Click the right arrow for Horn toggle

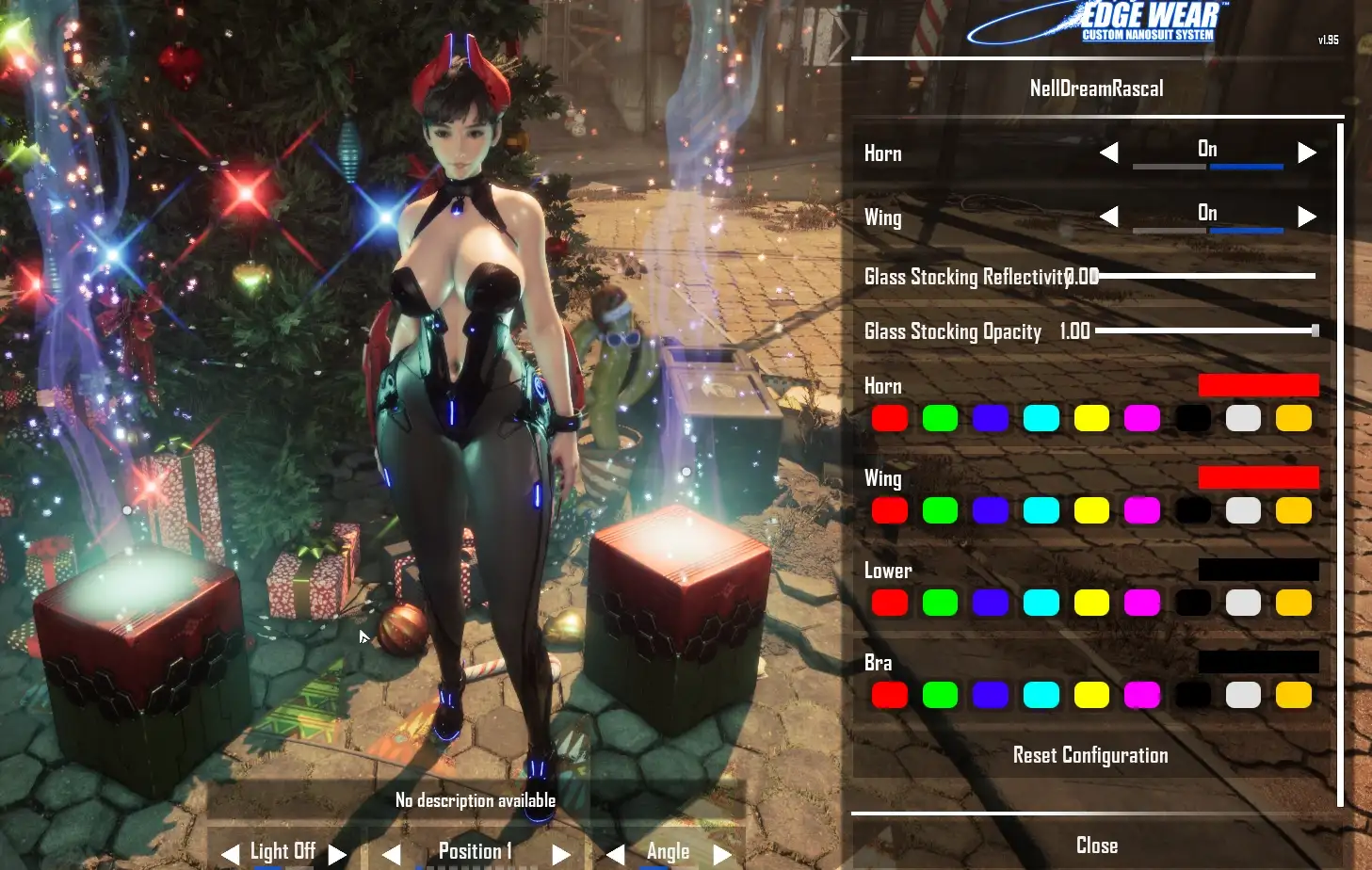(1306, 153)
